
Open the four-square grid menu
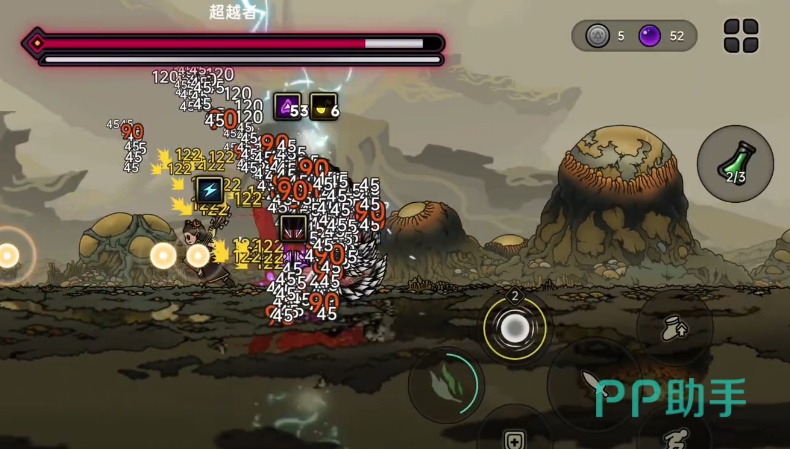[741, 36]
